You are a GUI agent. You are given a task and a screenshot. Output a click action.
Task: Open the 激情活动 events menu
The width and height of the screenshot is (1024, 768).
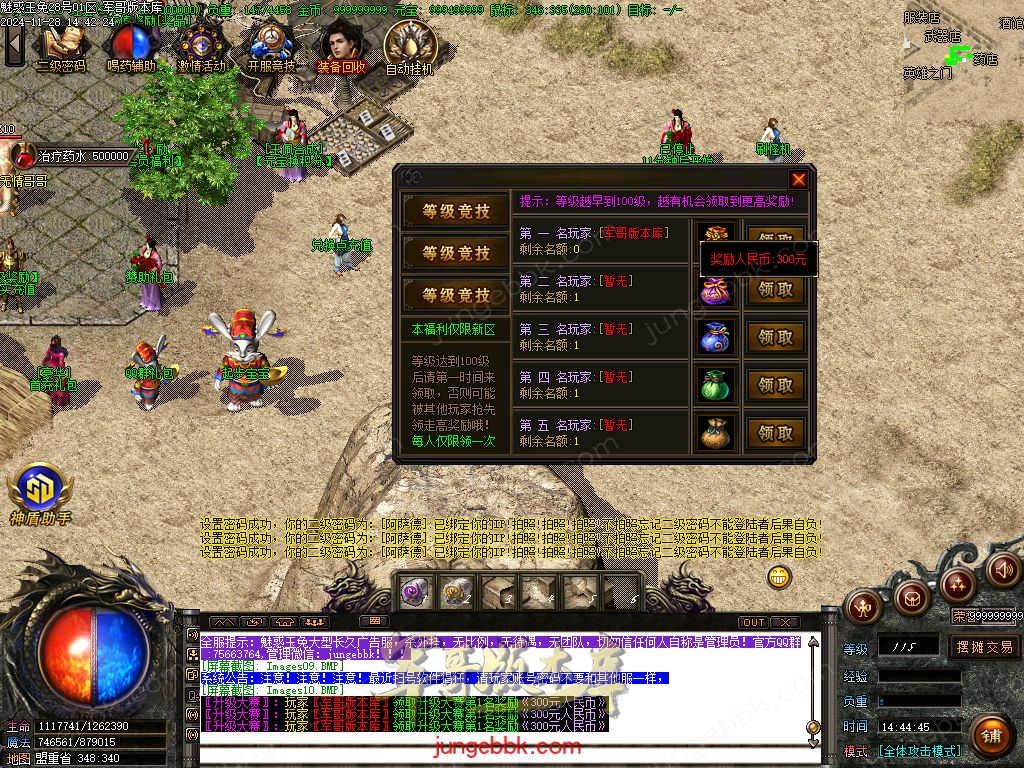202,46
